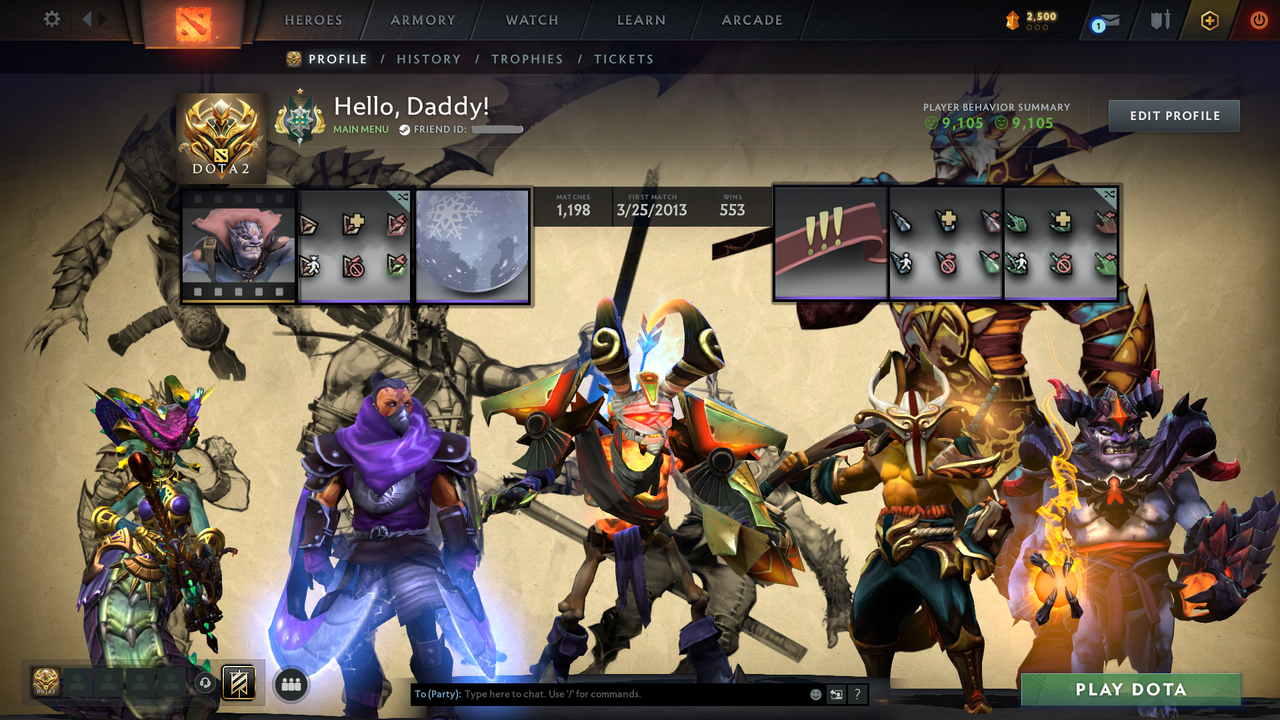Select the Lion hero featured showcase tile
The height and width of the screenshot is (720, 1280).
point(239,245)
